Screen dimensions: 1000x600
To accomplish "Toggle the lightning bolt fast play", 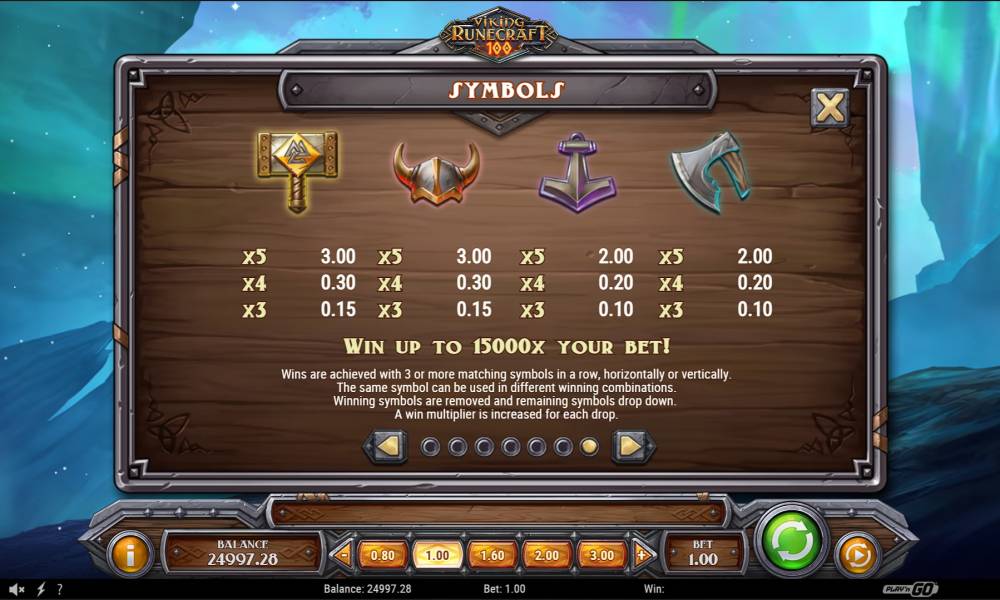I will click(41, 589).
